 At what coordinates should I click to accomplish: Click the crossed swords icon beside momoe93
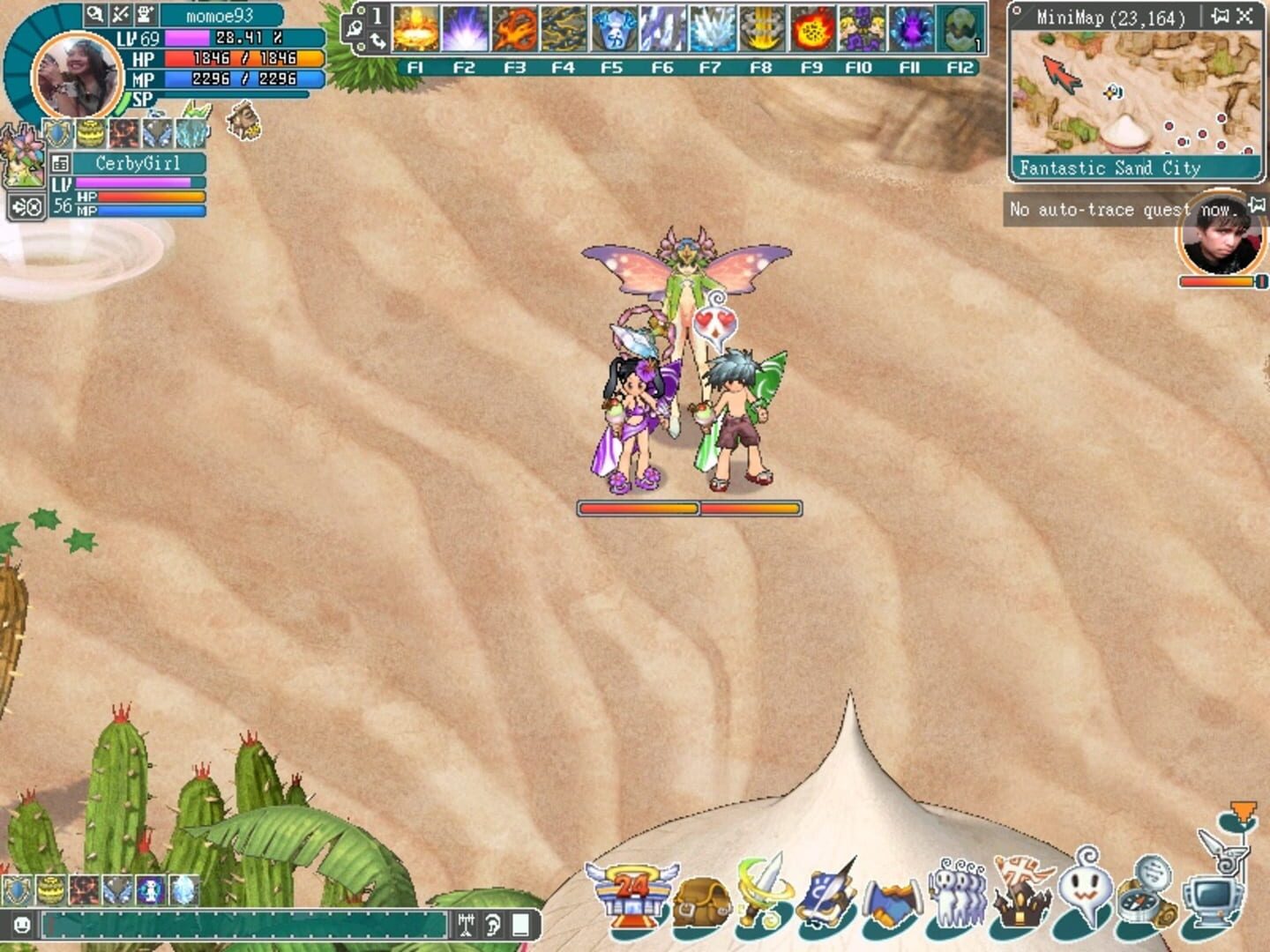(120, 14)
